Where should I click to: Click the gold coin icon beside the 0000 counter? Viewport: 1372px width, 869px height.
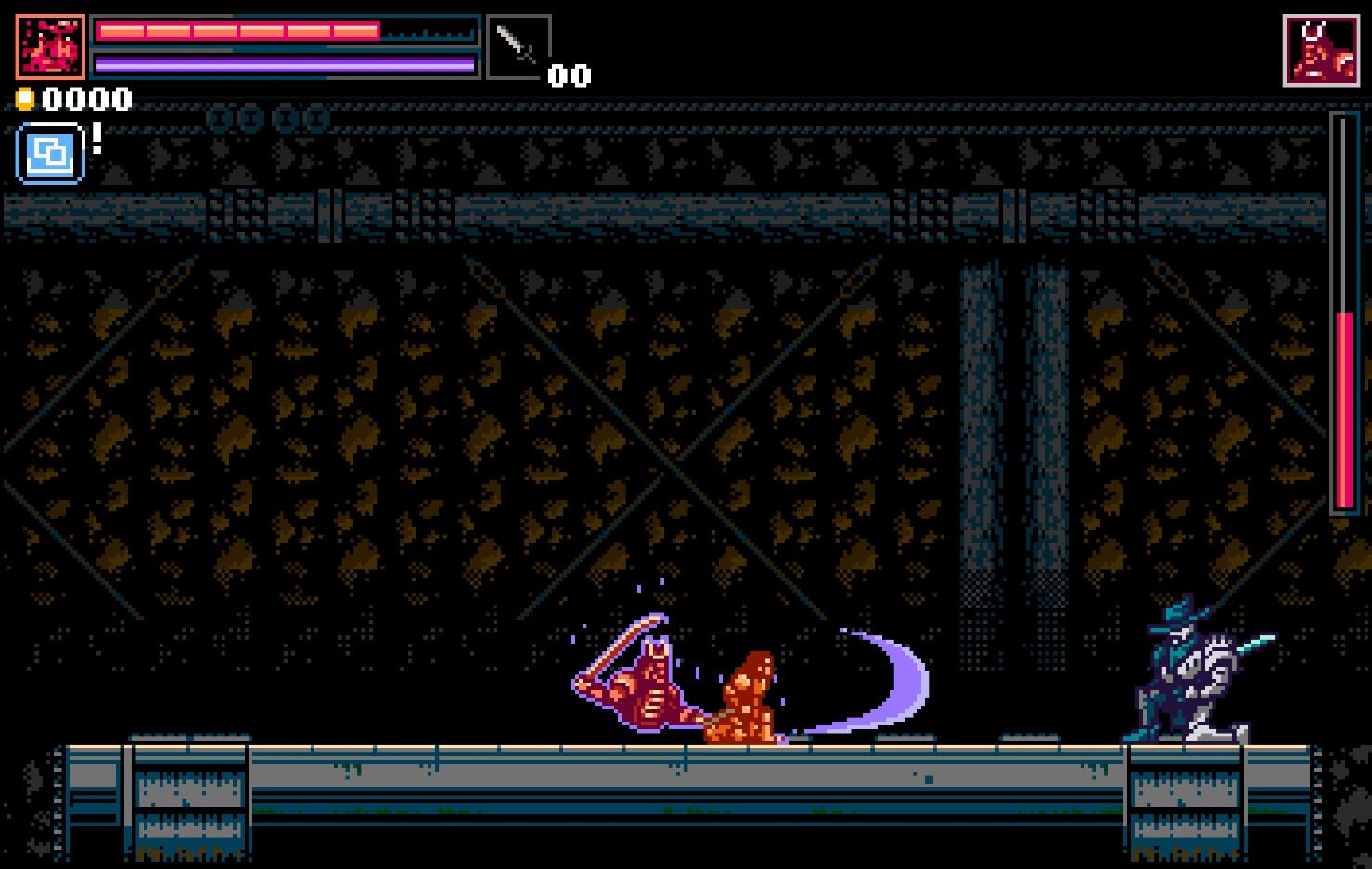point(25,98)
